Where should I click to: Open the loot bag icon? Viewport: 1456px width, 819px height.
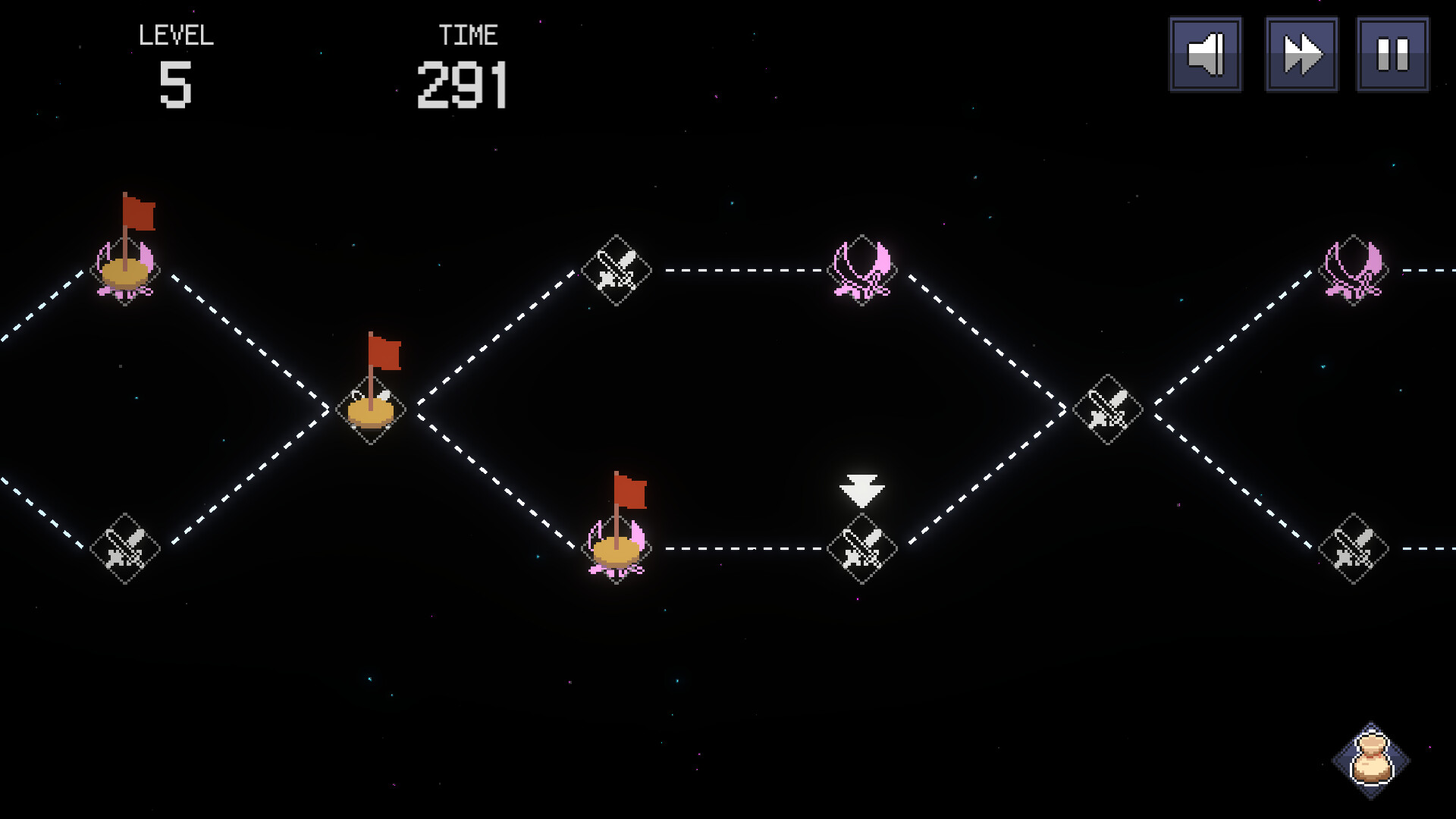click(x=1371, y=760)
